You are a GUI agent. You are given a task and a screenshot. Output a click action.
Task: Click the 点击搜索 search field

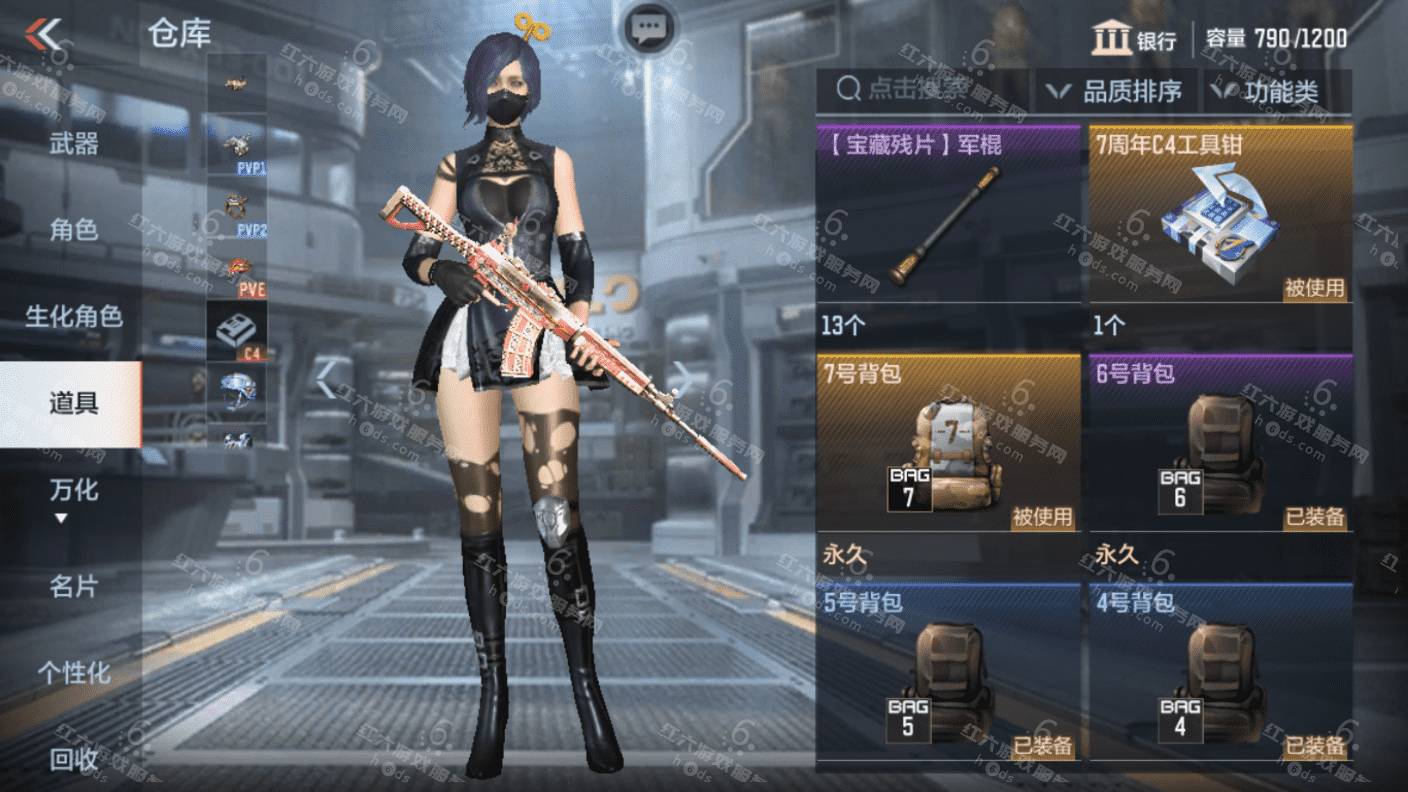[920, 91]
